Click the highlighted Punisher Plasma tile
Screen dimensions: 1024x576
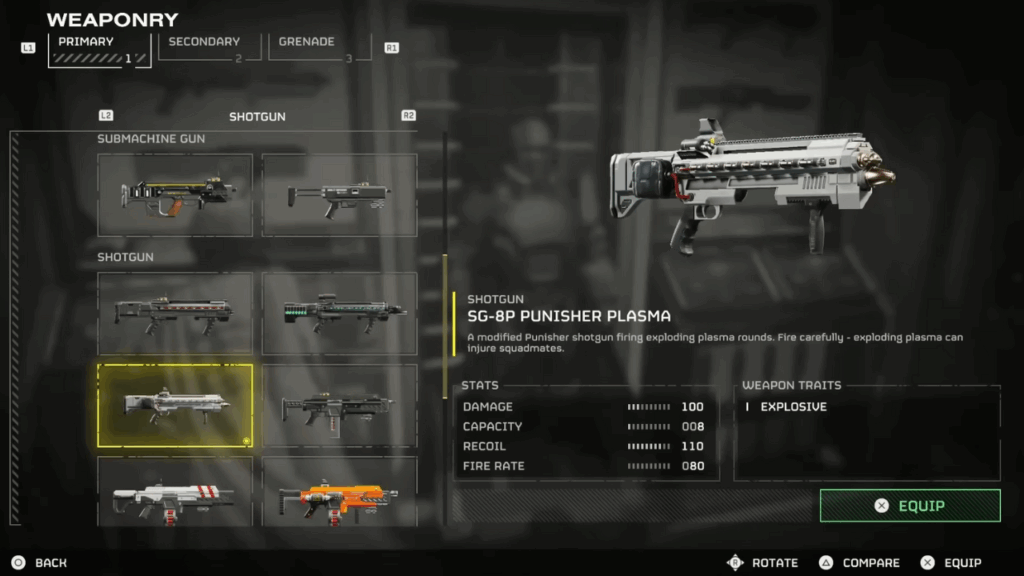175,405
